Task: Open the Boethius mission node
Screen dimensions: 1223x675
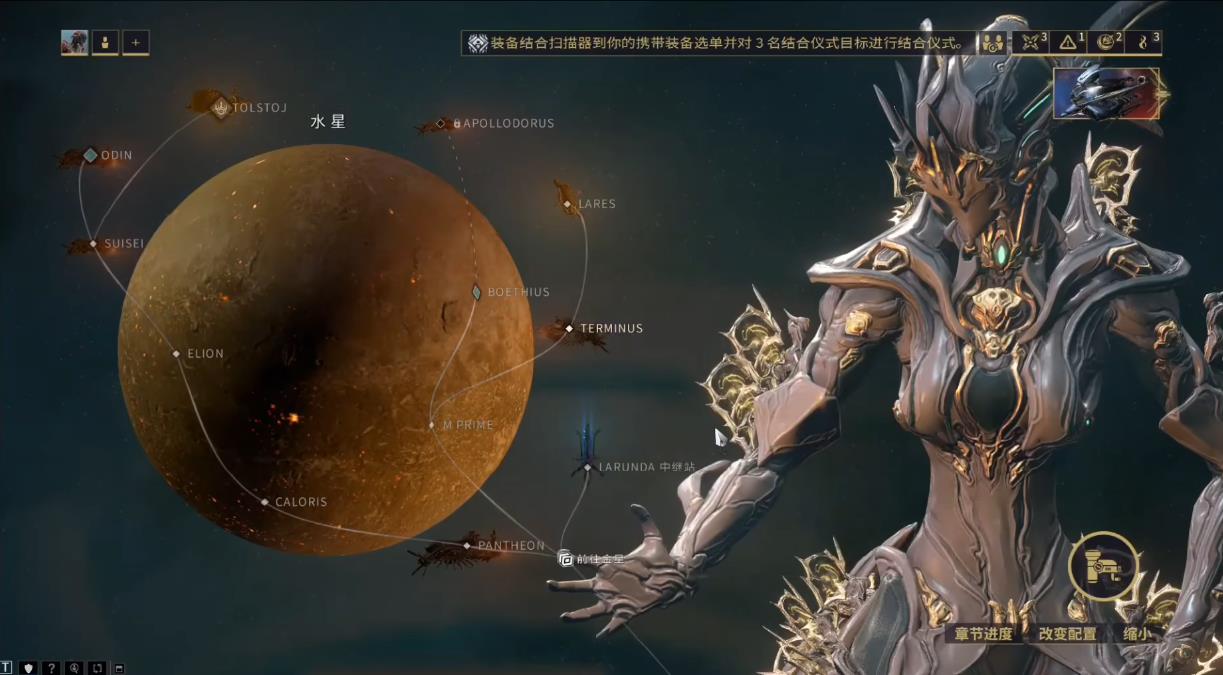Action: [x=477, y=292]
